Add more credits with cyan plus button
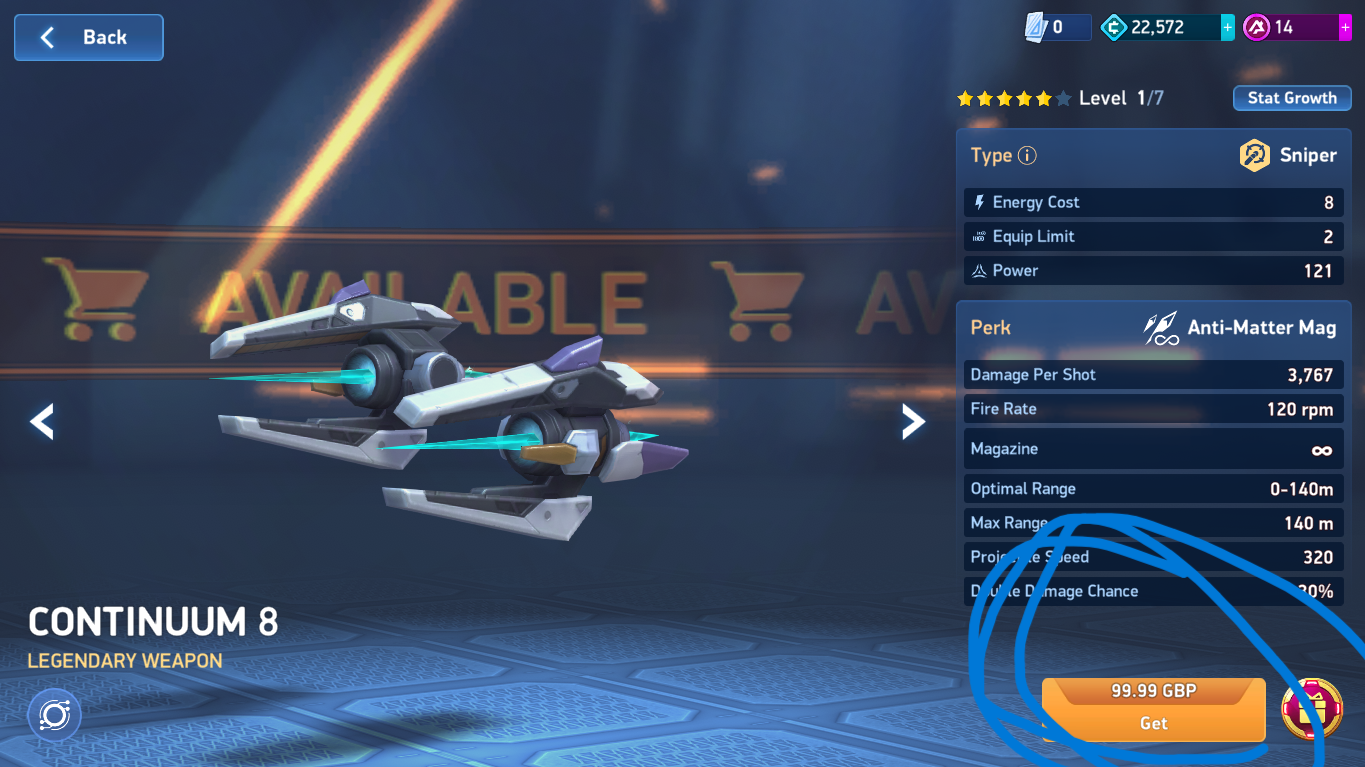The width and height of the screenshot is (1365, 767). [x=1228, y=28]
